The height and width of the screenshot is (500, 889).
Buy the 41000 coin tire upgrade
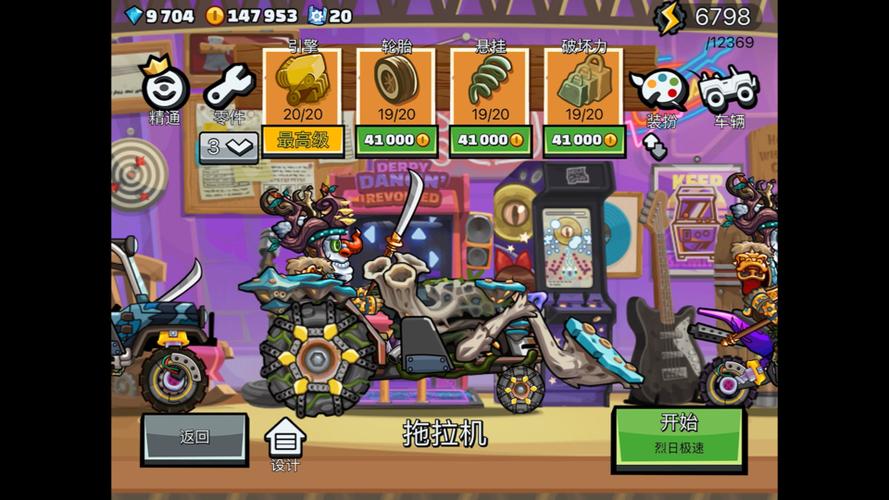[x=396, y=140]
